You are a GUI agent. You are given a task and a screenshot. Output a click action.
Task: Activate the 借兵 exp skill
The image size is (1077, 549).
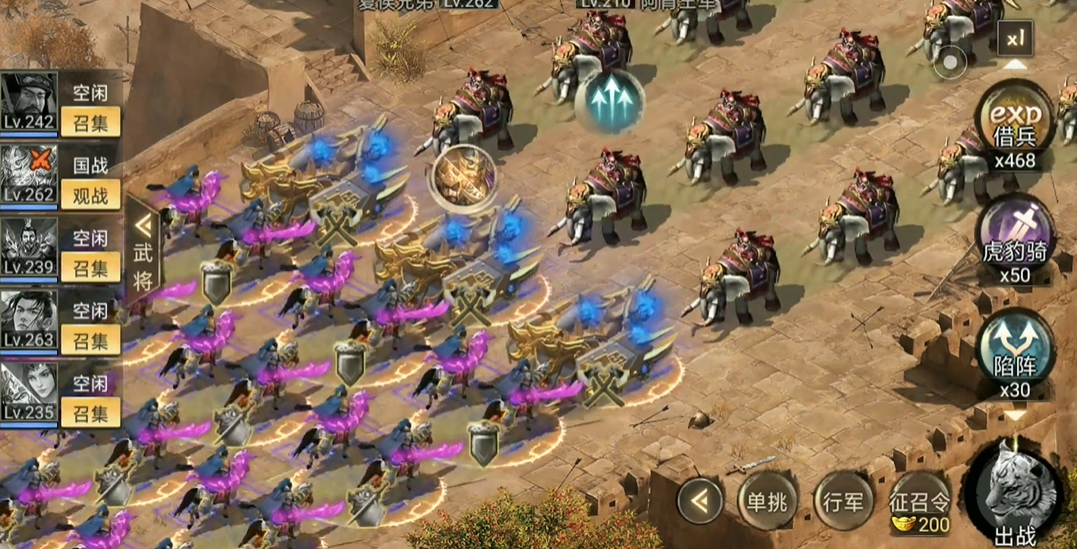pyautogui.click(x=1015, y=120)
